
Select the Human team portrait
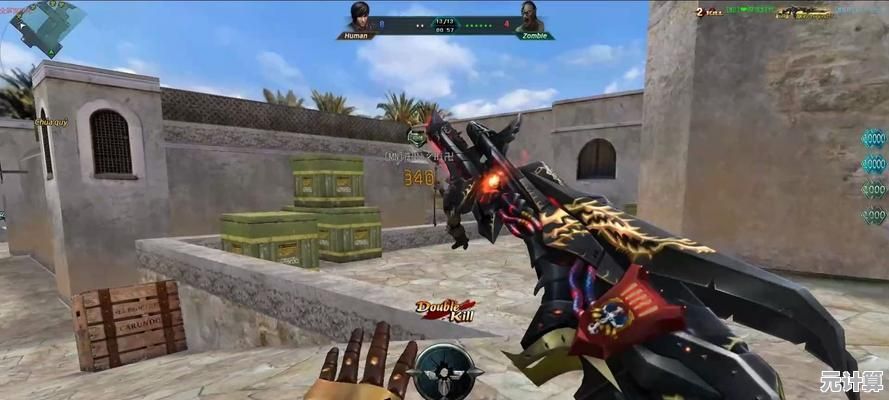coord(359,17)
